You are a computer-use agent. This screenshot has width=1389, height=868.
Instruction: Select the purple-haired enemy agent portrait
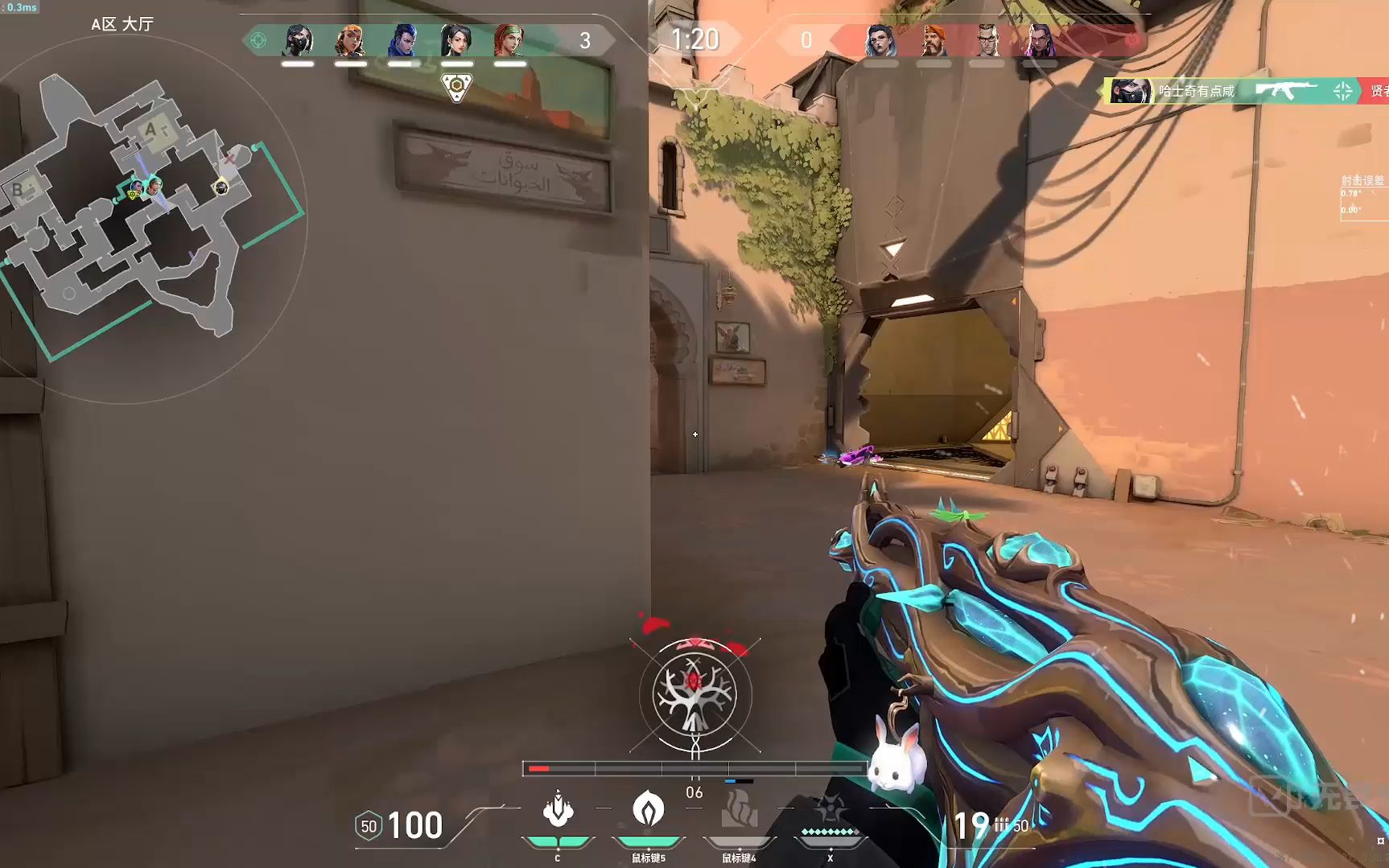click(x=1039, y=40)
